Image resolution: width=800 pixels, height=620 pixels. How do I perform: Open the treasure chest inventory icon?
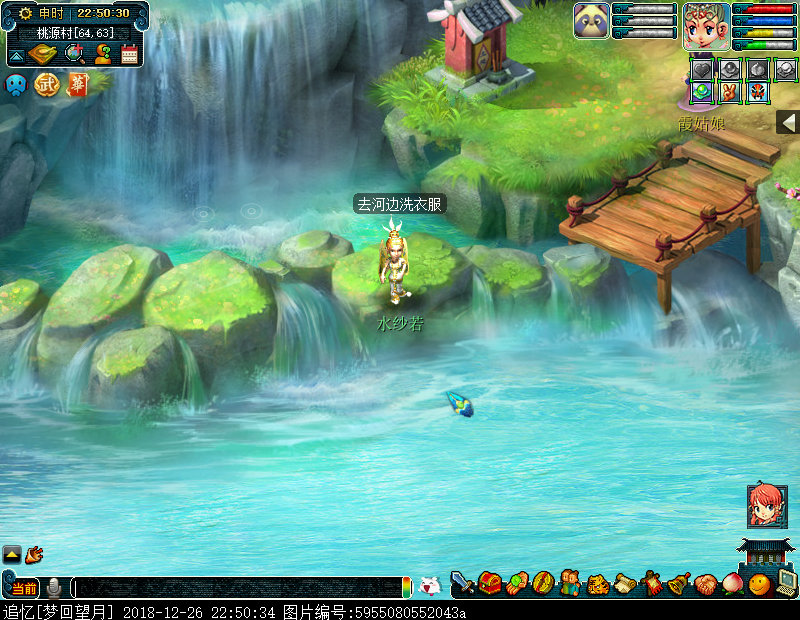click(489, 583)
